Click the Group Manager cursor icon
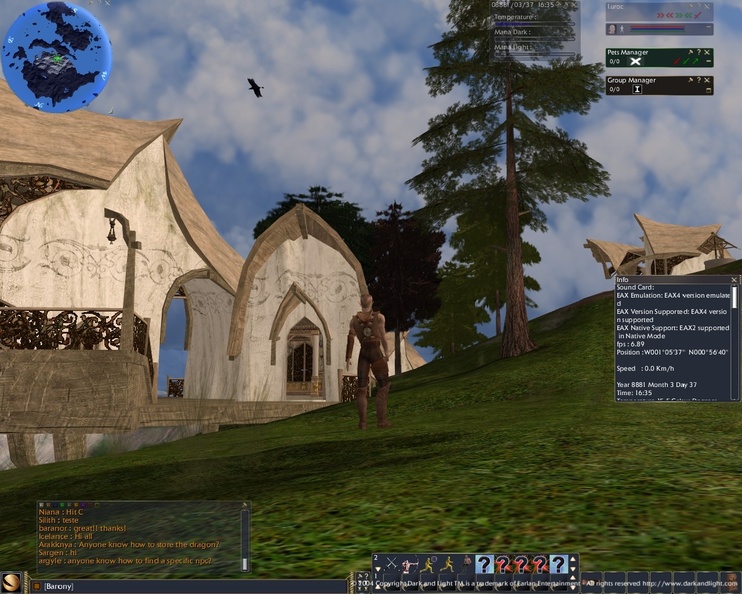 (x=637, y=89)
